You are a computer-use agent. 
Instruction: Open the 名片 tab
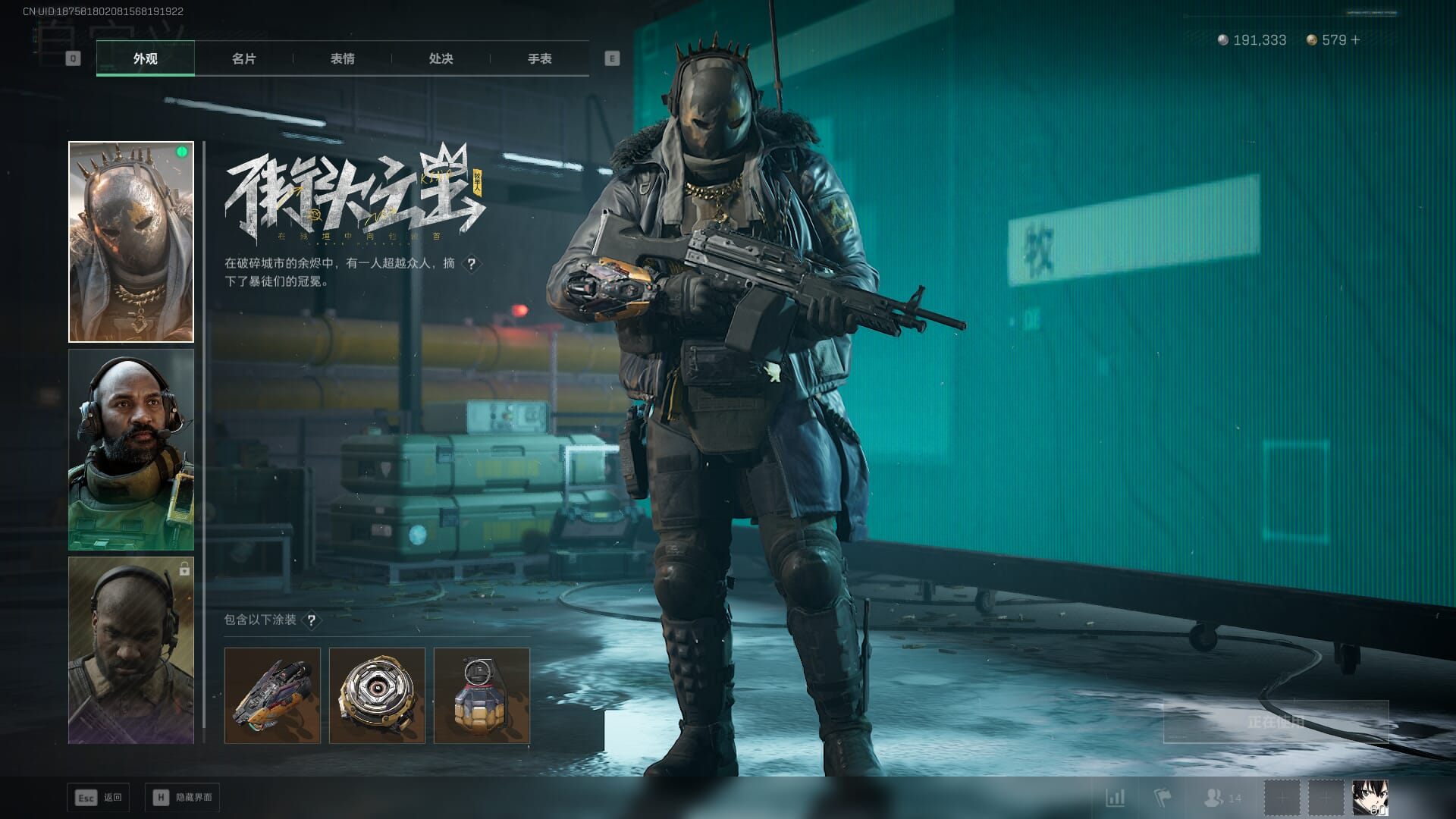[243, 58]
